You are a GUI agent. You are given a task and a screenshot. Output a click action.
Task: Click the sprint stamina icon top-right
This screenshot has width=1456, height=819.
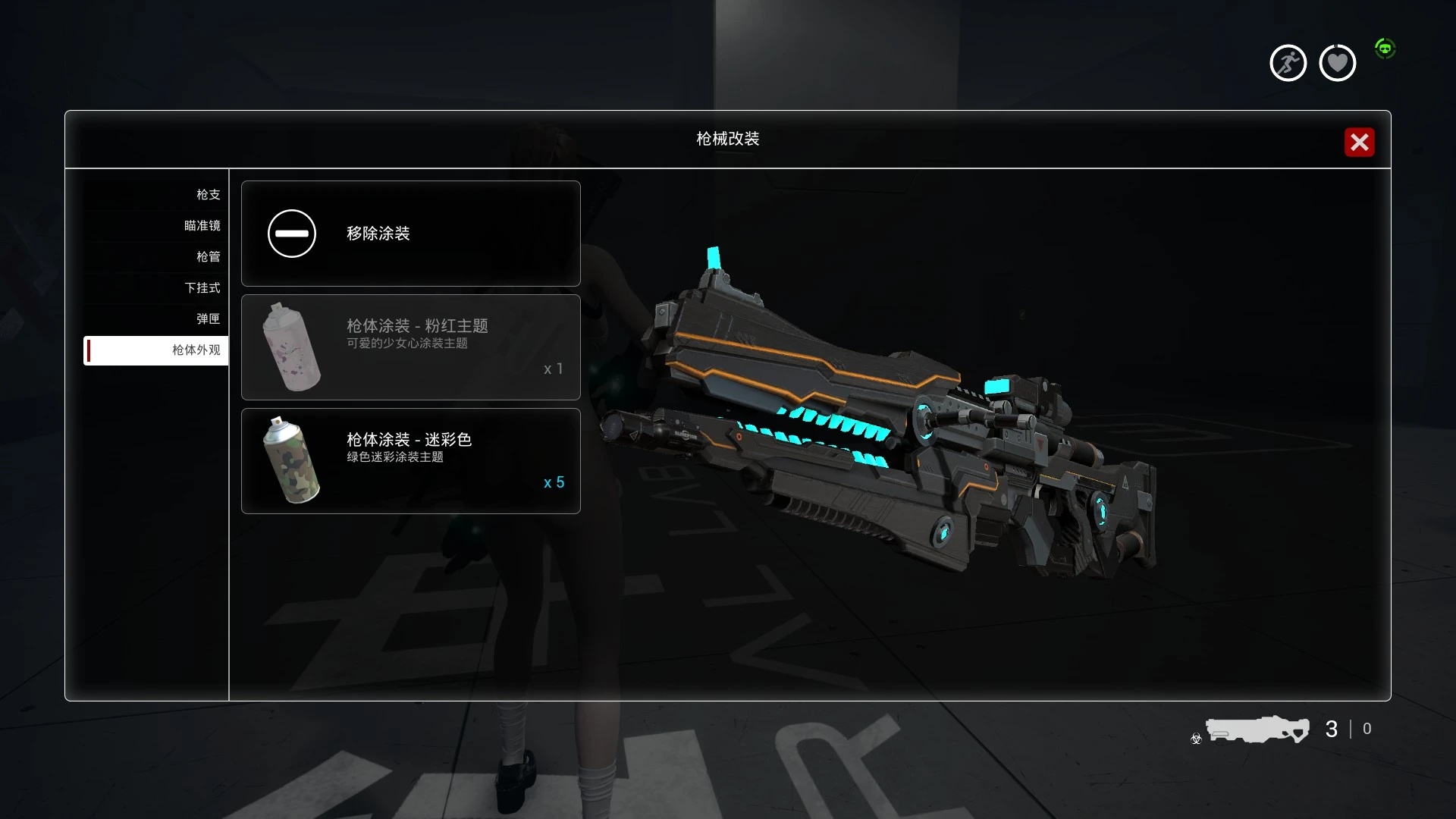(x=1288, y=62)
